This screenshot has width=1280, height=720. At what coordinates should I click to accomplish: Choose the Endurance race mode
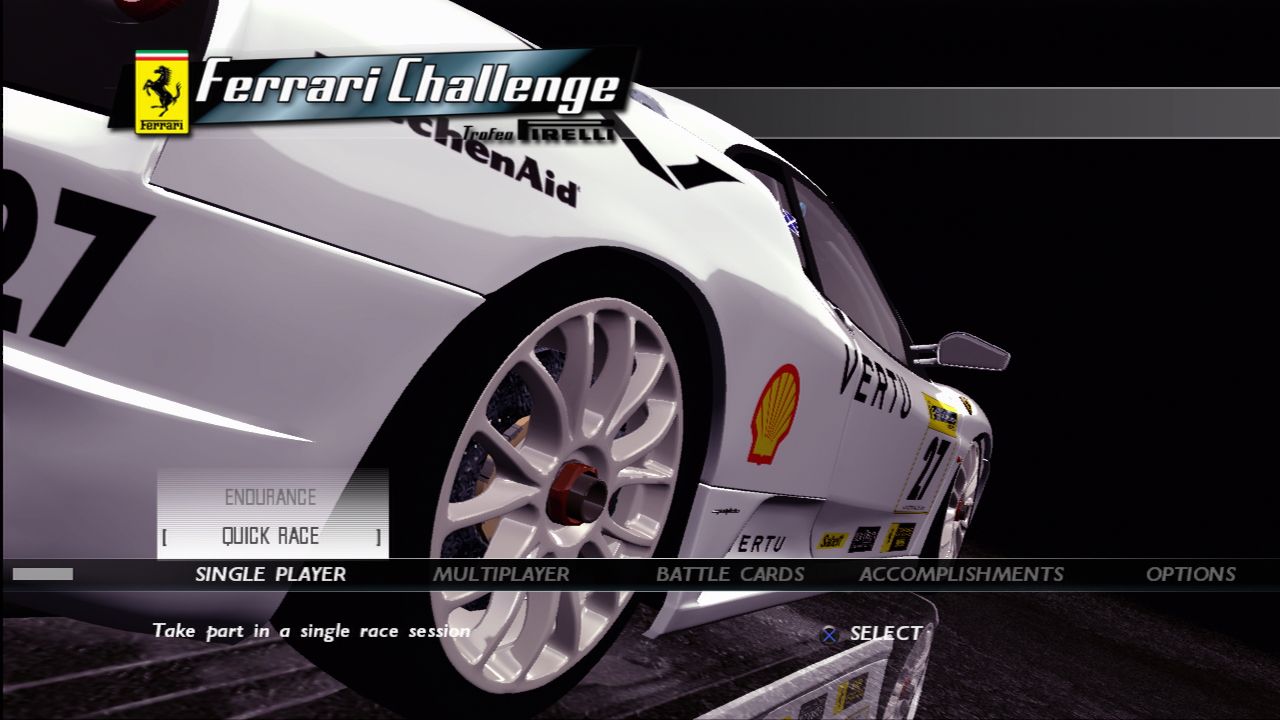coord(270,497)
